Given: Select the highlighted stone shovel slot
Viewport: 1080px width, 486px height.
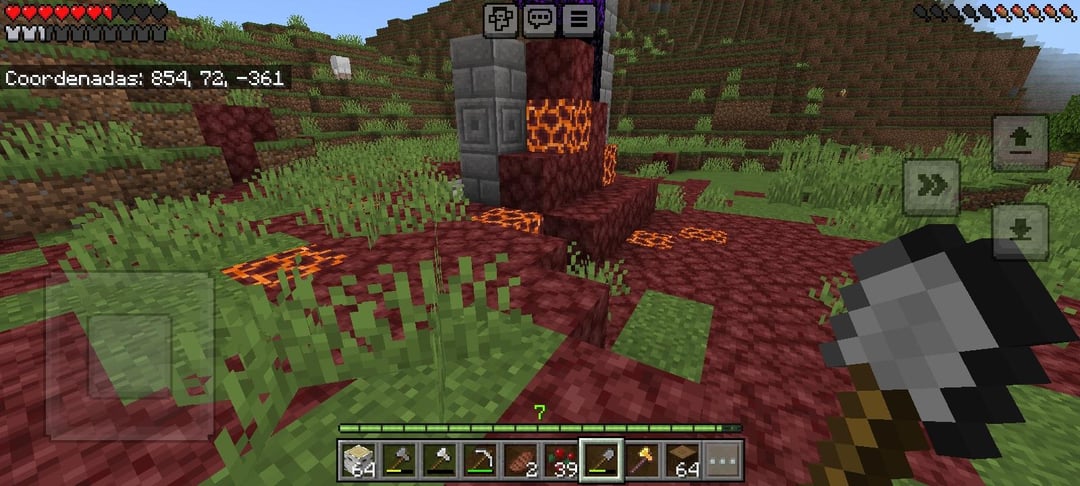Looking at the screenshot, I should coord(601,461).
